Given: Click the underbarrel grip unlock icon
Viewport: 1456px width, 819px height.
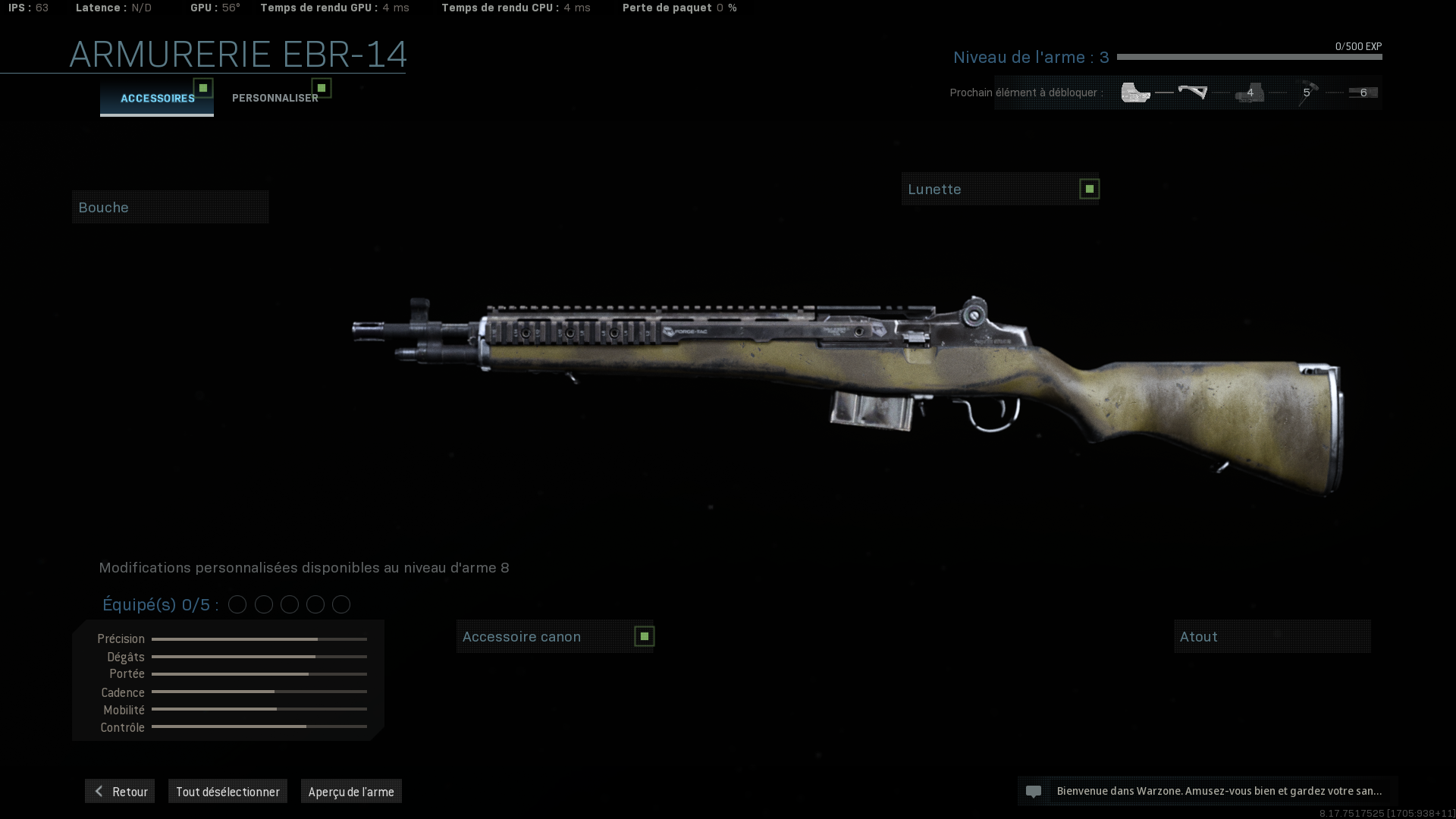Looking at the screenshot, I should tap(1194, 92).
